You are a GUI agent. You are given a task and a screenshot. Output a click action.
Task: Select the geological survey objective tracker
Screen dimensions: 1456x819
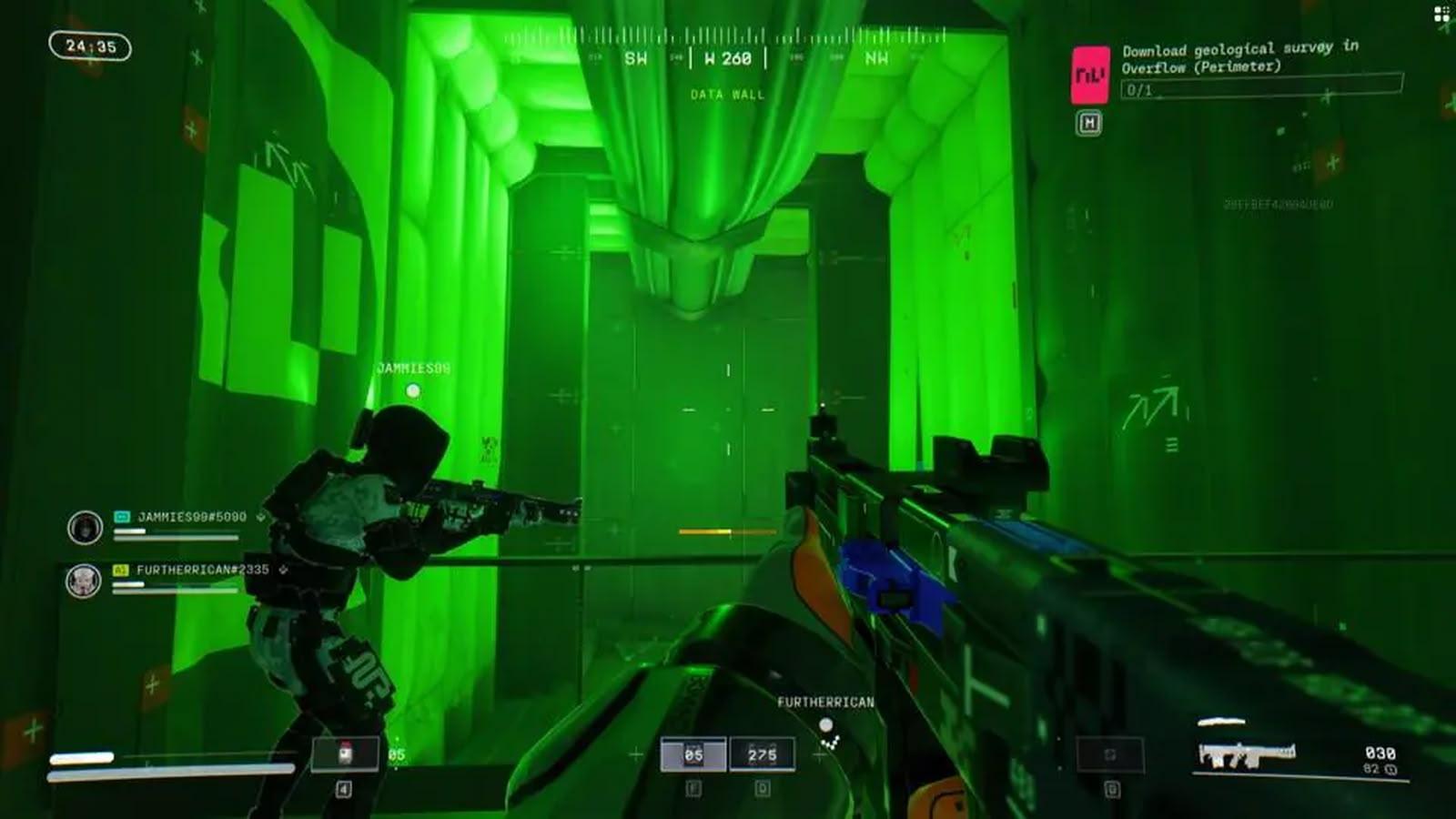[1260, 68]
